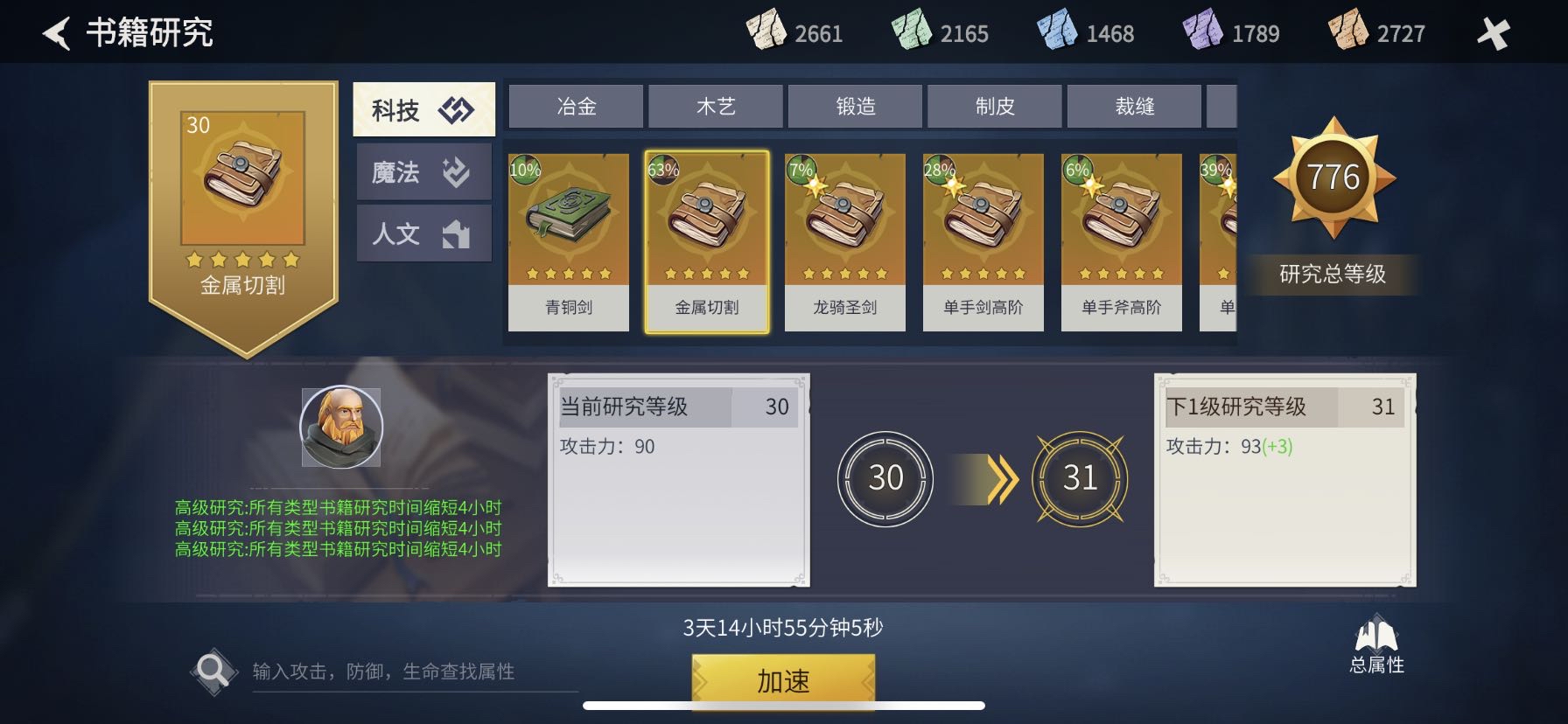Open the 总属性 total attributes panel
The width and height of the screenshot is (1568, 724).
pyautogui.click(x=1376, y=645)
